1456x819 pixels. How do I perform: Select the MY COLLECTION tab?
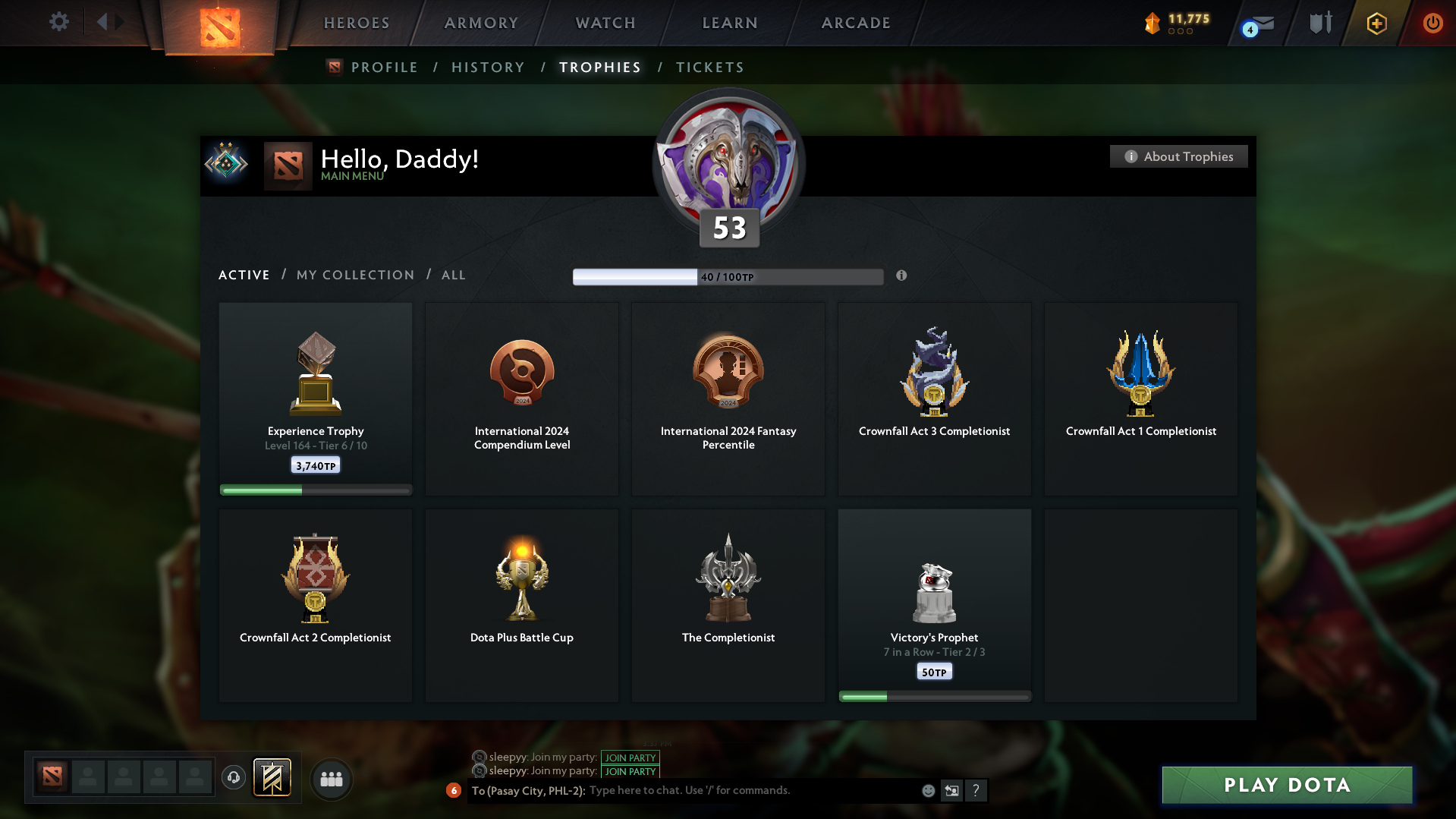tap(354, 275)
